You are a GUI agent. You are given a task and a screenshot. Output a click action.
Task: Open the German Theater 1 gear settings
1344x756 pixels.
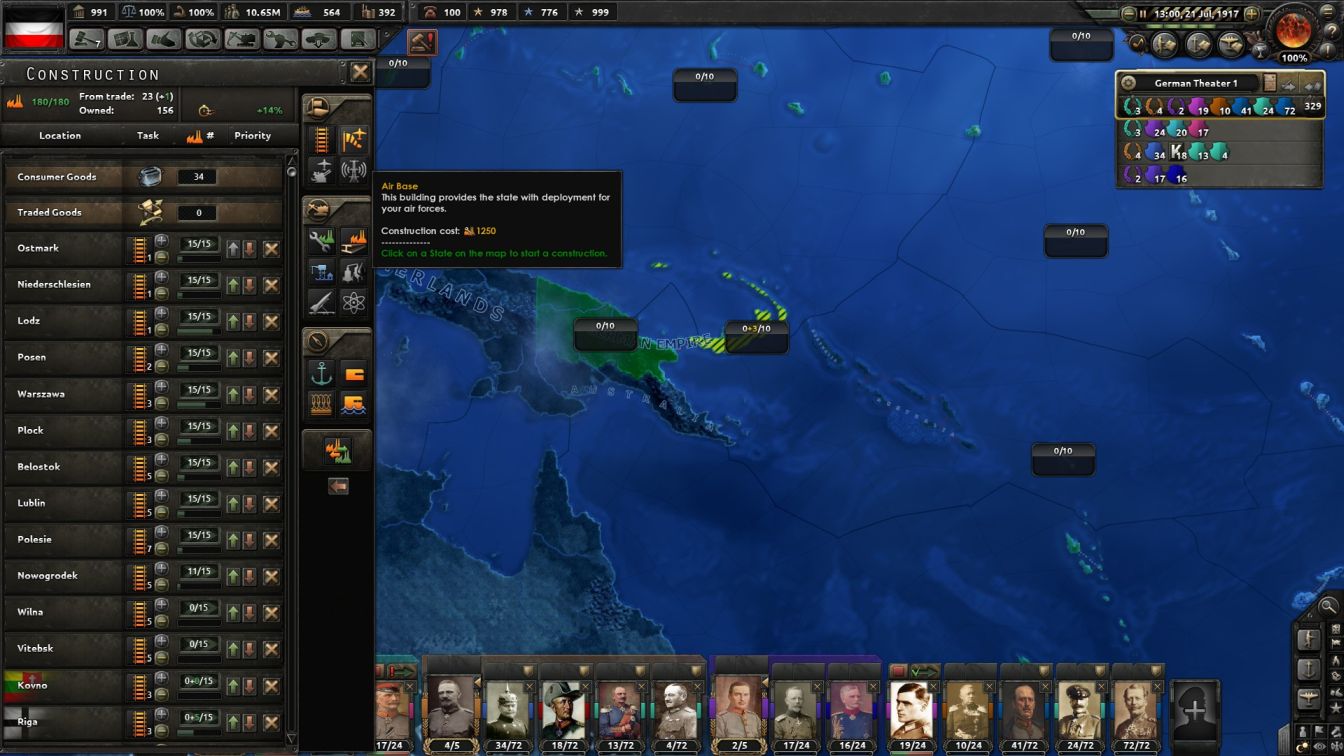tap(1129, 83)
